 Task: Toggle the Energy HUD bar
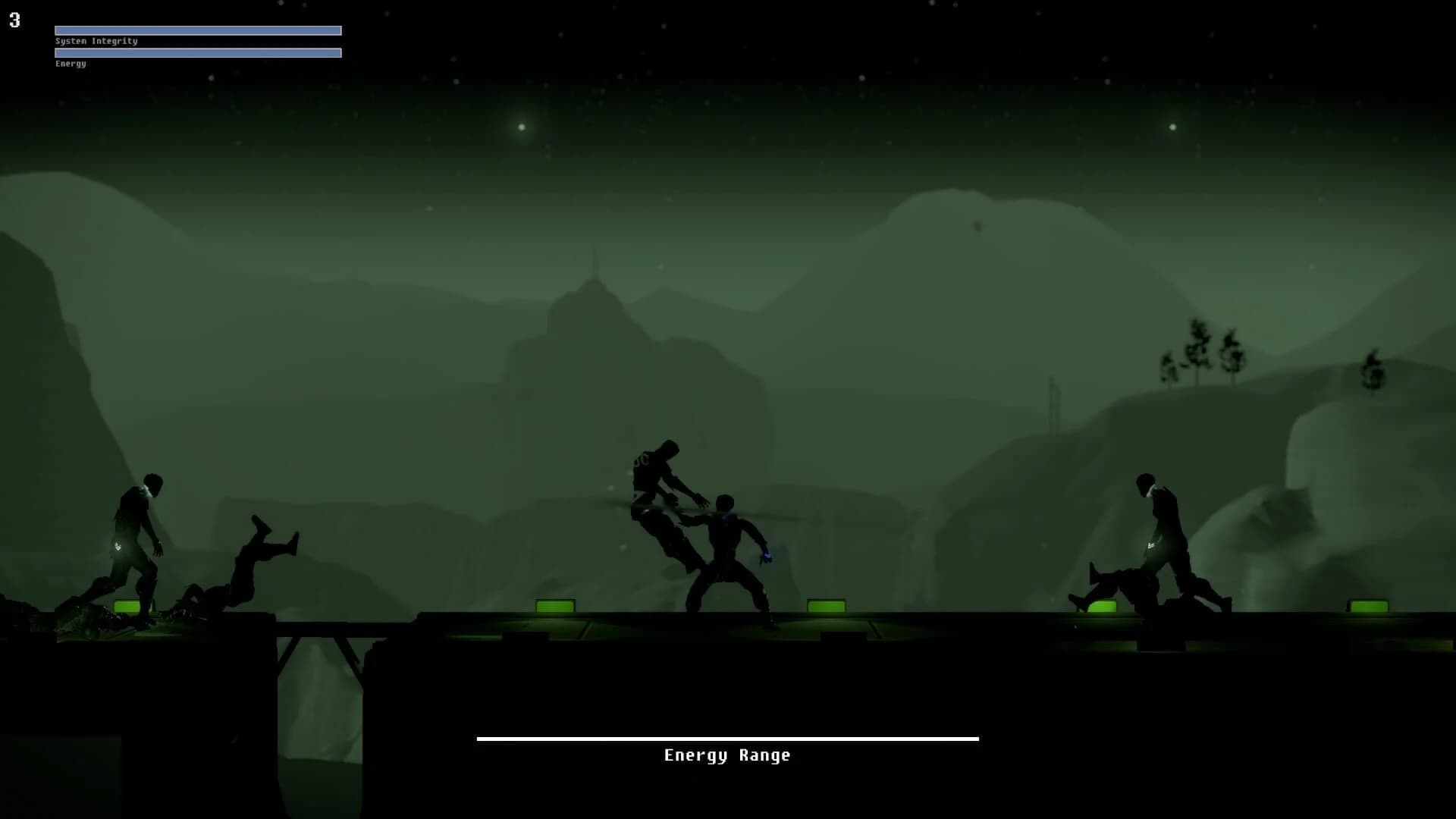tap(197, 53)
